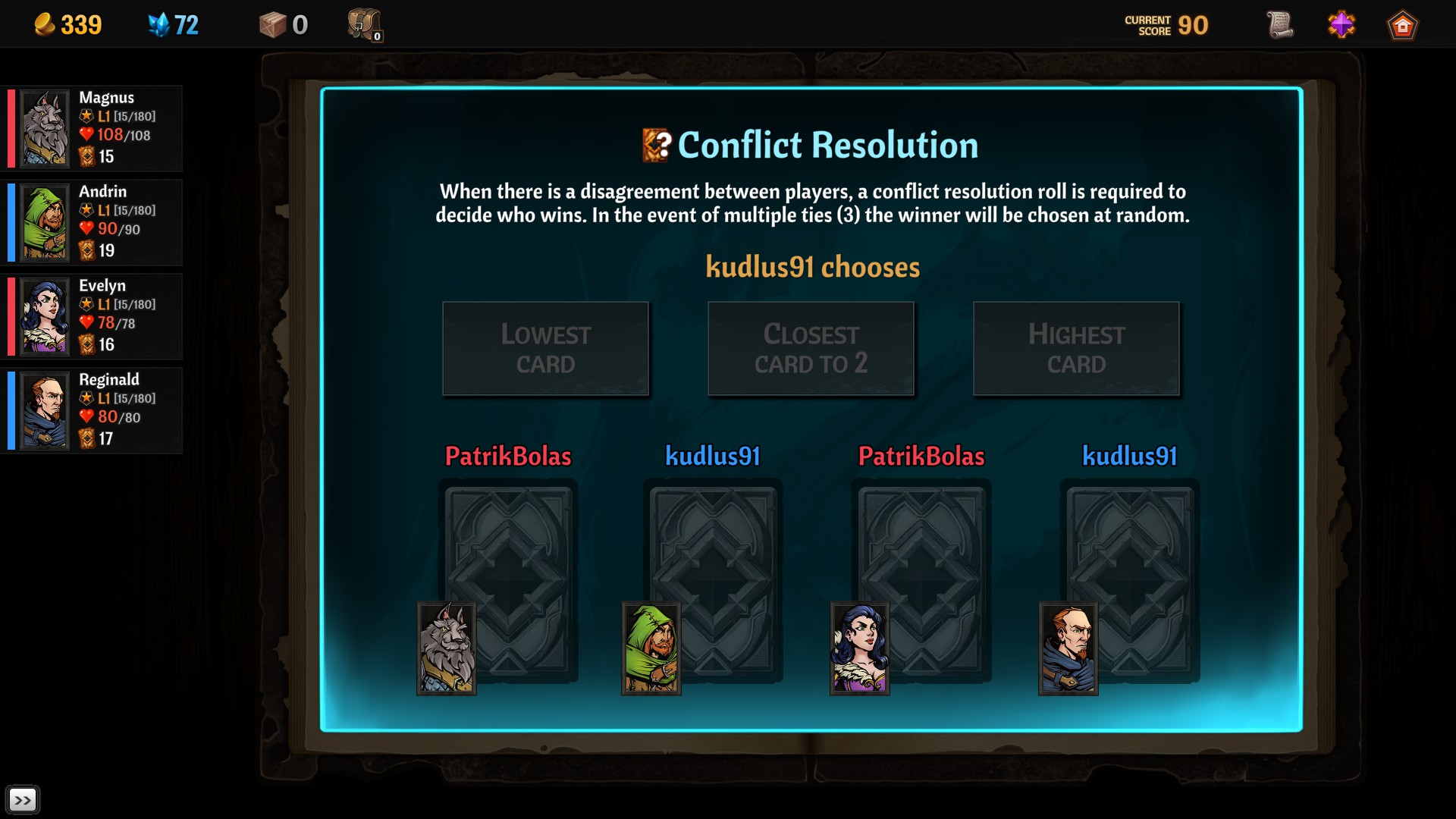This screenshot has width=1456, height=819.
Task: Select Closest Card to 2 option
Action: [811, 349]
